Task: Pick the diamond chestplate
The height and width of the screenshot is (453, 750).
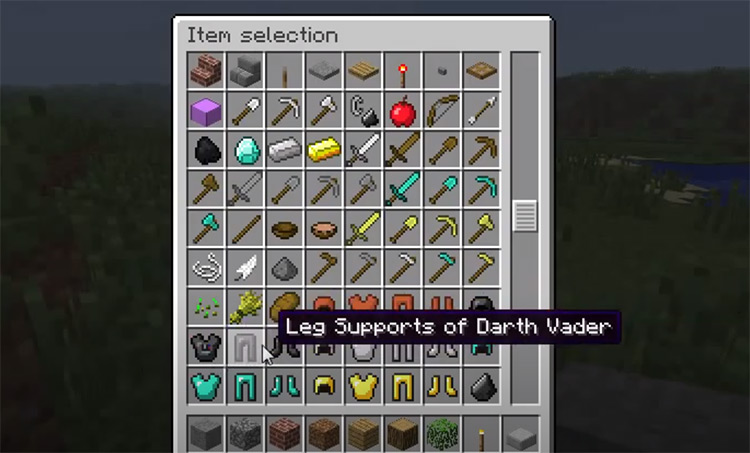Action: click(x=205, y=386)
